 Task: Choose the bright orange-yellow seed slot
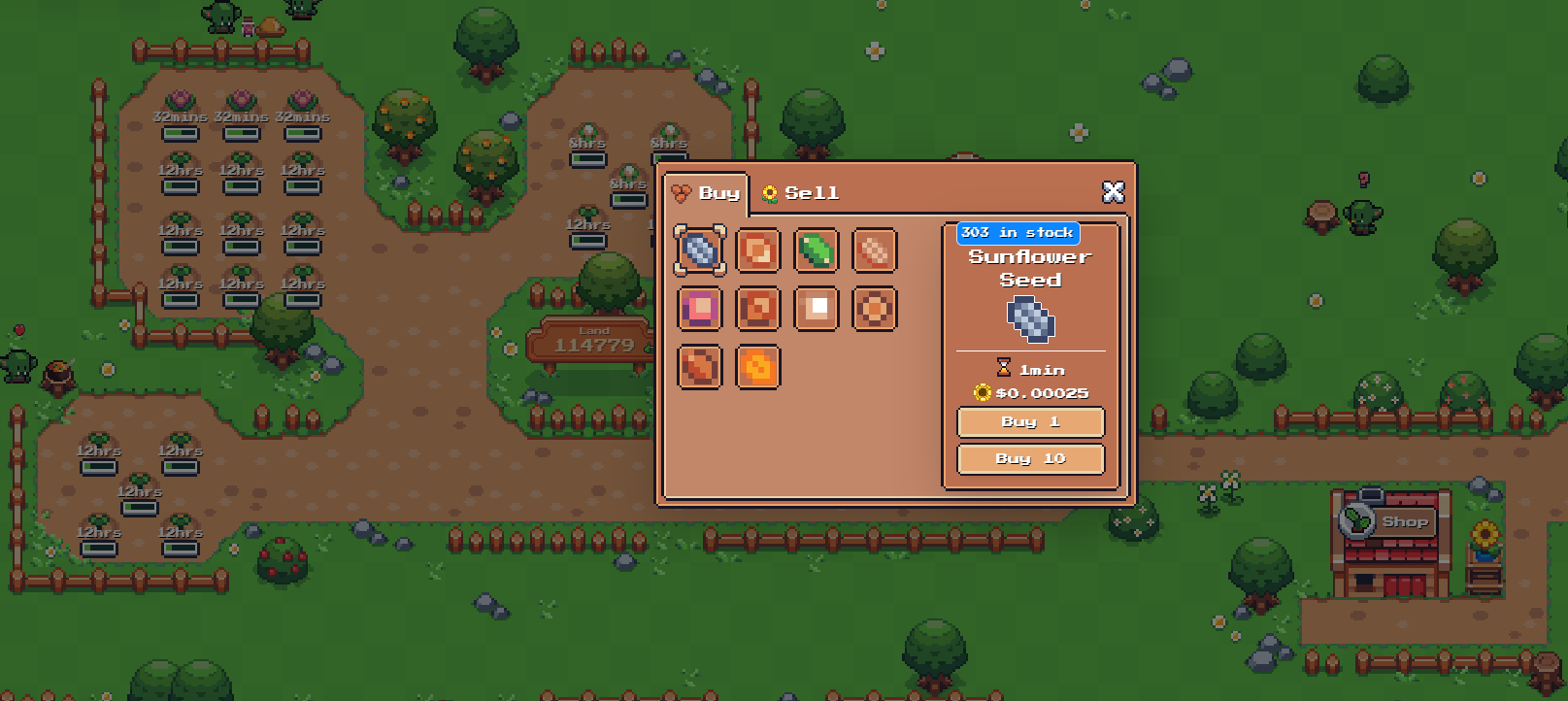(x=758, y=368)
